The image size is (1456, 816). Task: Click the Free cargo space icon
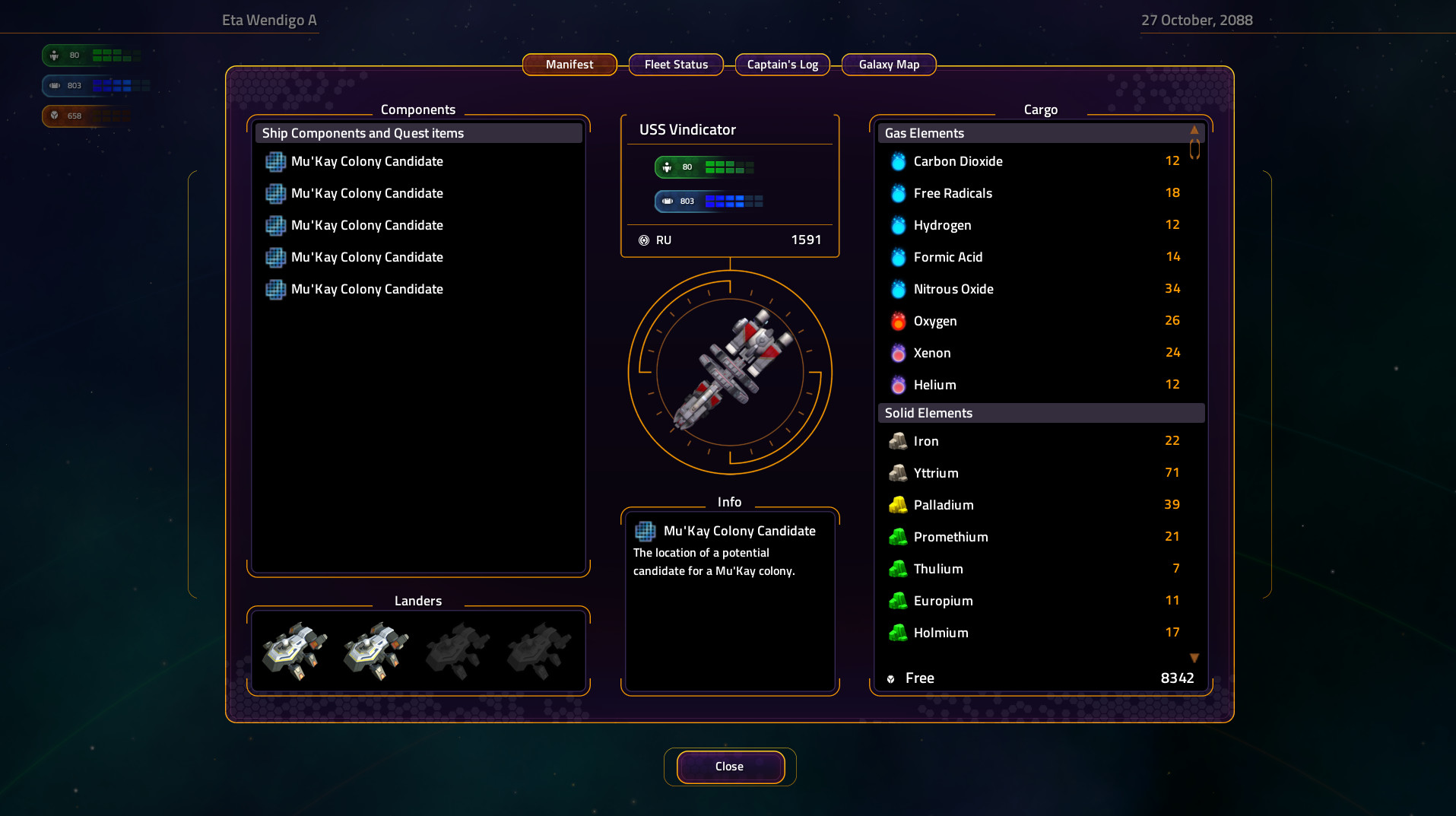tap(891, 678)
